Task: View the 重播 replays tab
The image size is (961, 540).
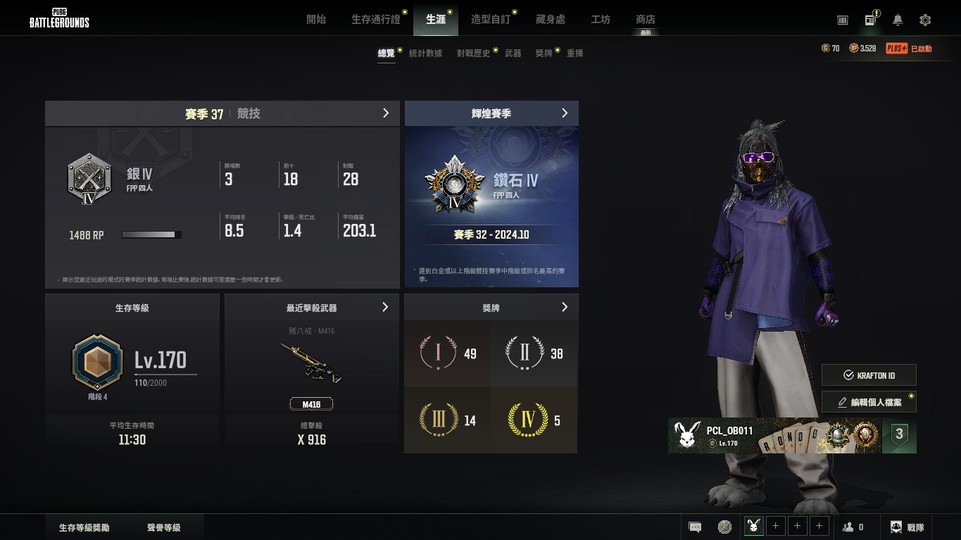Action: (x=575, y=53)
